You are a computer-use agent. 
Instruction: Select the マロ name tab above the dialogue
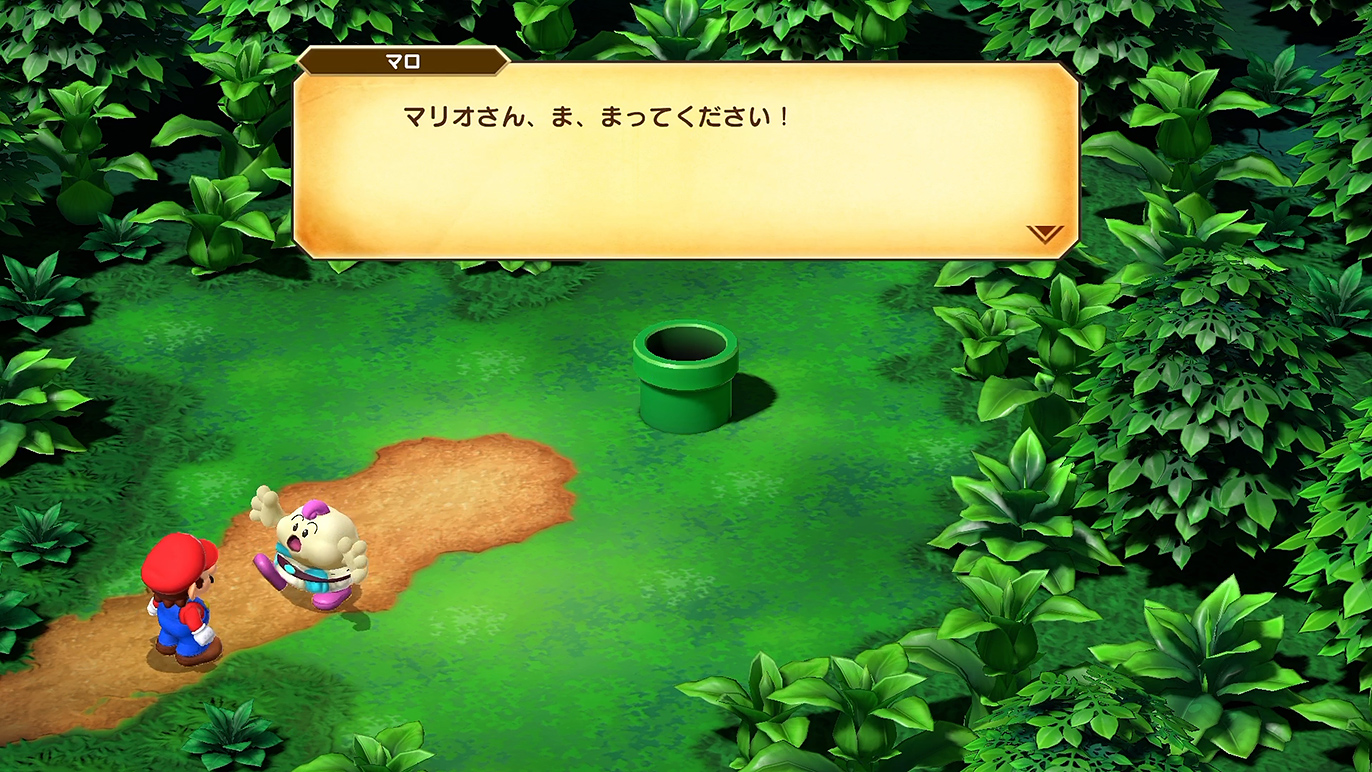point(400,60)
